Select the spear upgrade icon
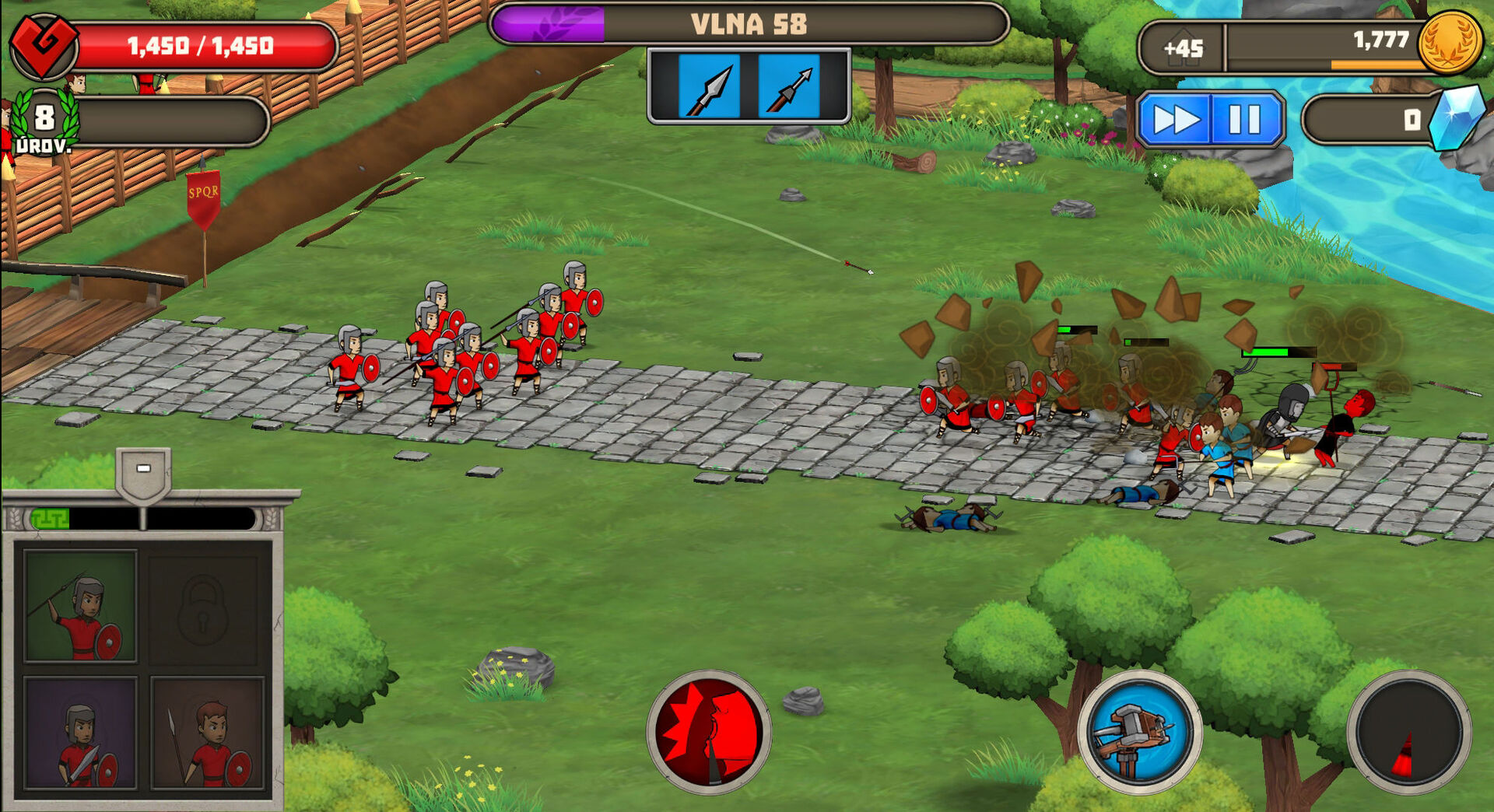Viewport: 1494px width, 812px height. [709, 87]
